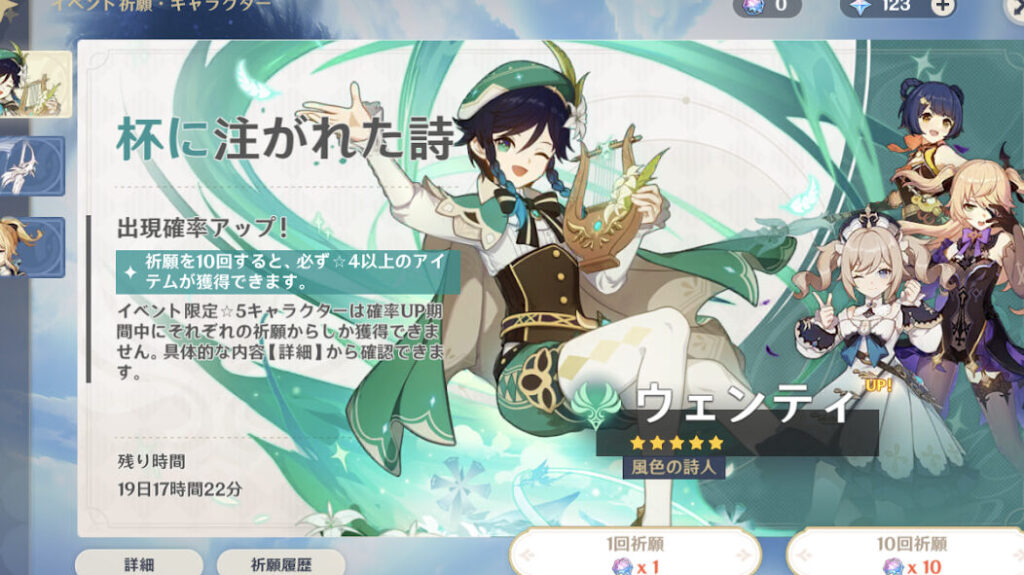The width and height of the screenshot is (1024, 575).
Task: Open the 祈願履歴 wish history
Action: pyautogui.click(x=281, y=563)
